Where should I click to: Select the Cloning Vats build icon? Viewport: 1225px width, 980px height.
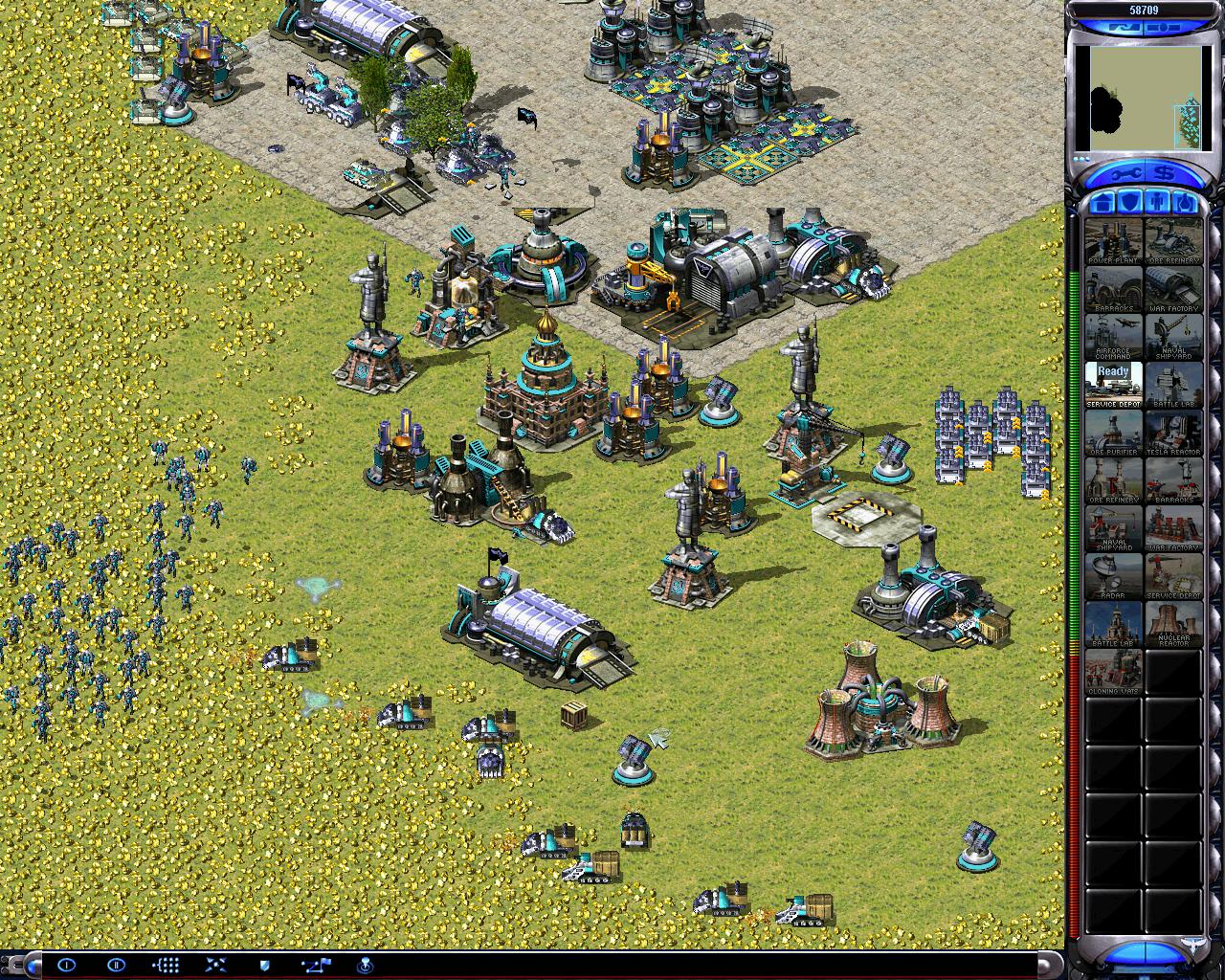1113,671
